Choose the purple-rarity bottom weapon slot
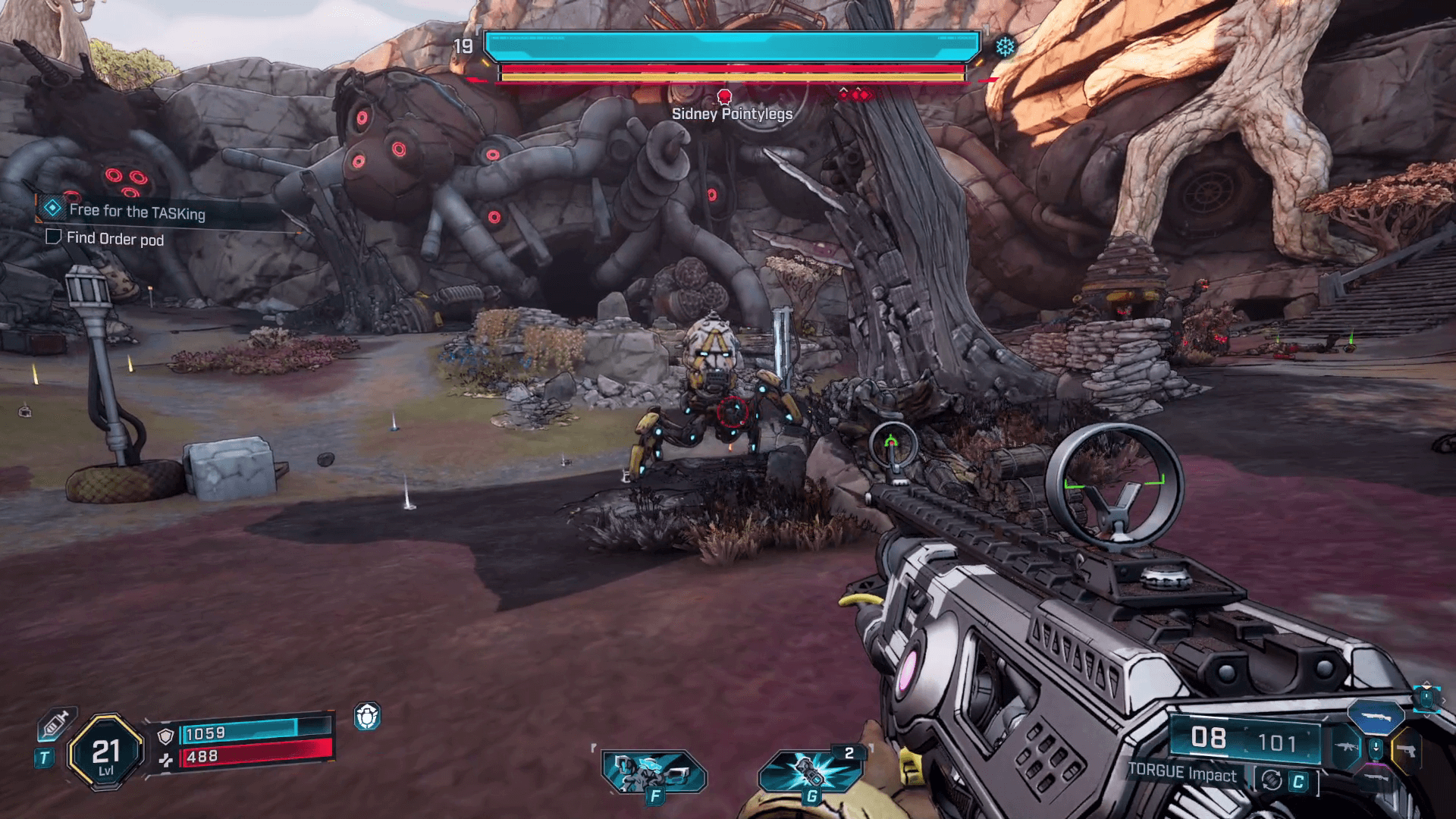The width and height of the screenshot is (1456, 819). pos(1376,778)
